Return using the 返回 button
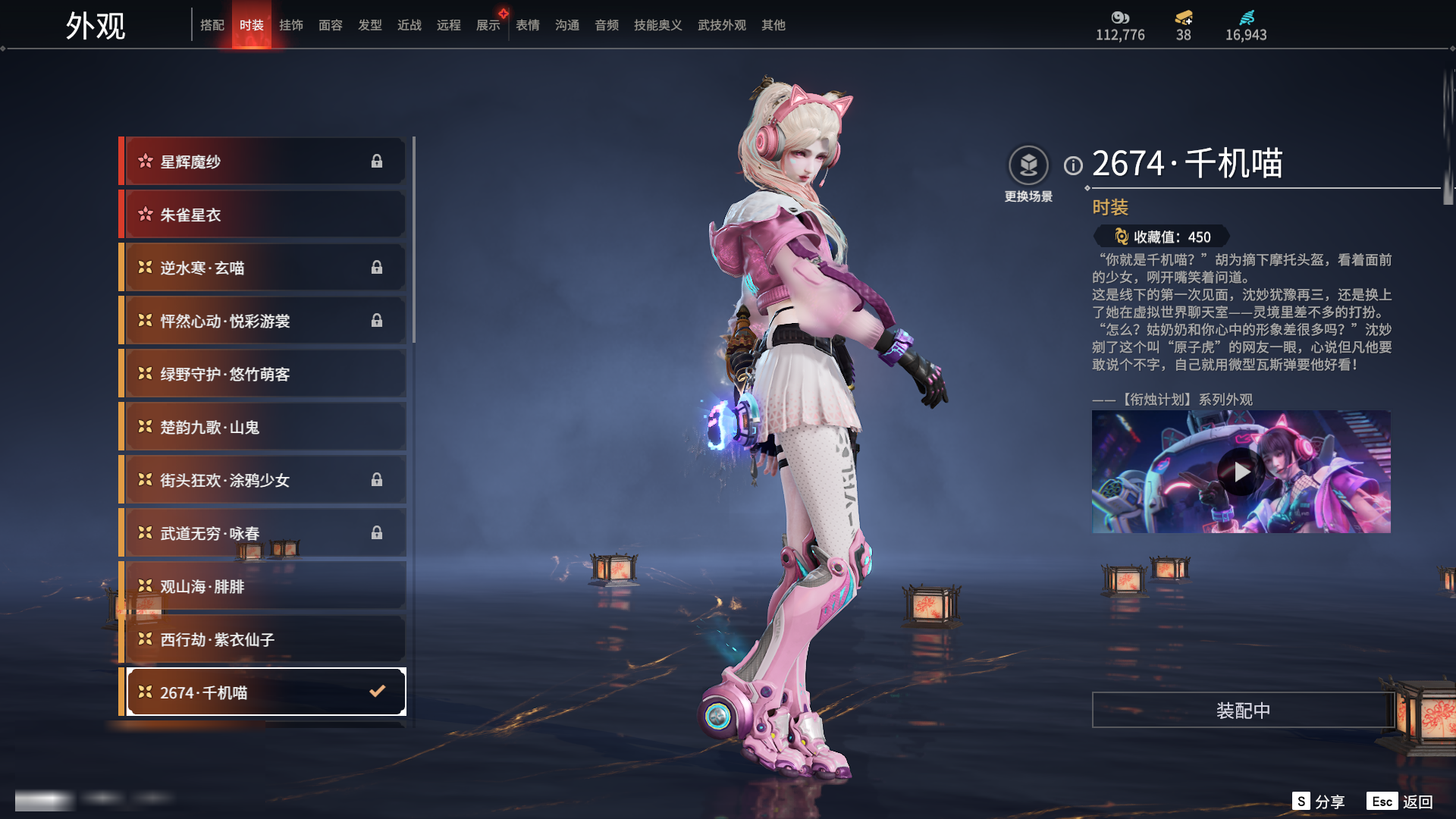1456x819 pixels. pos(1401,802)
